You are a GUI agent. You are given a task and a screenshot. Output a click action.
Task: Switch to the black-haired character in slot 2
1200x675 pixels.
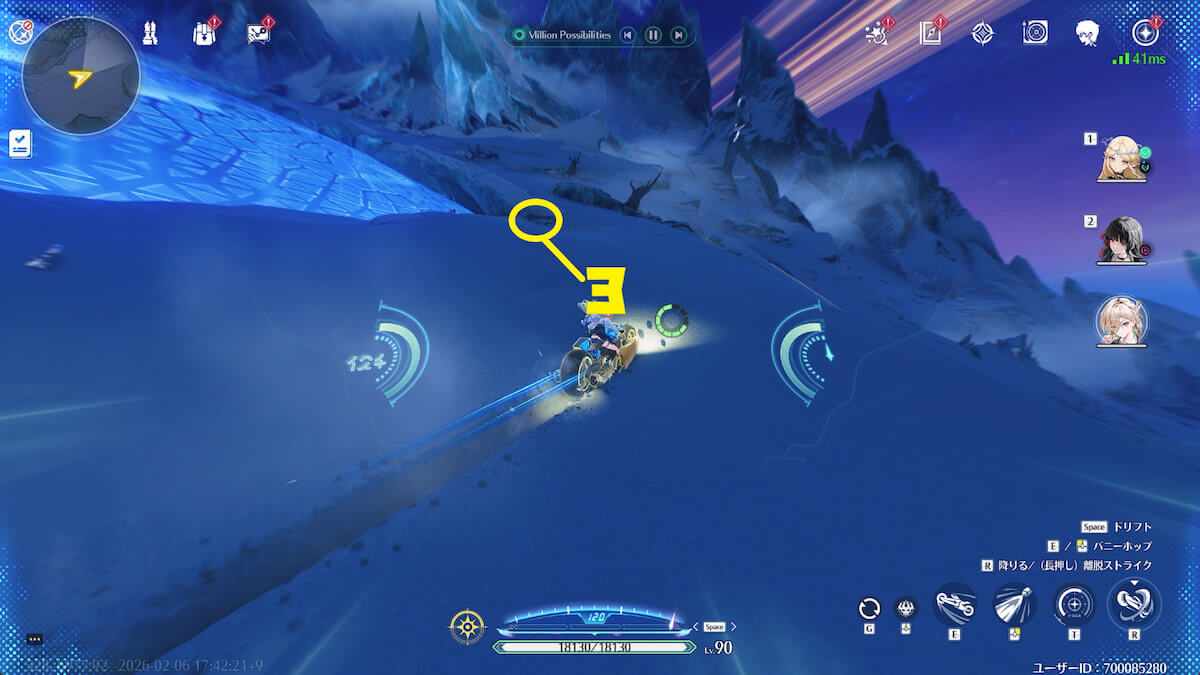1120,240
